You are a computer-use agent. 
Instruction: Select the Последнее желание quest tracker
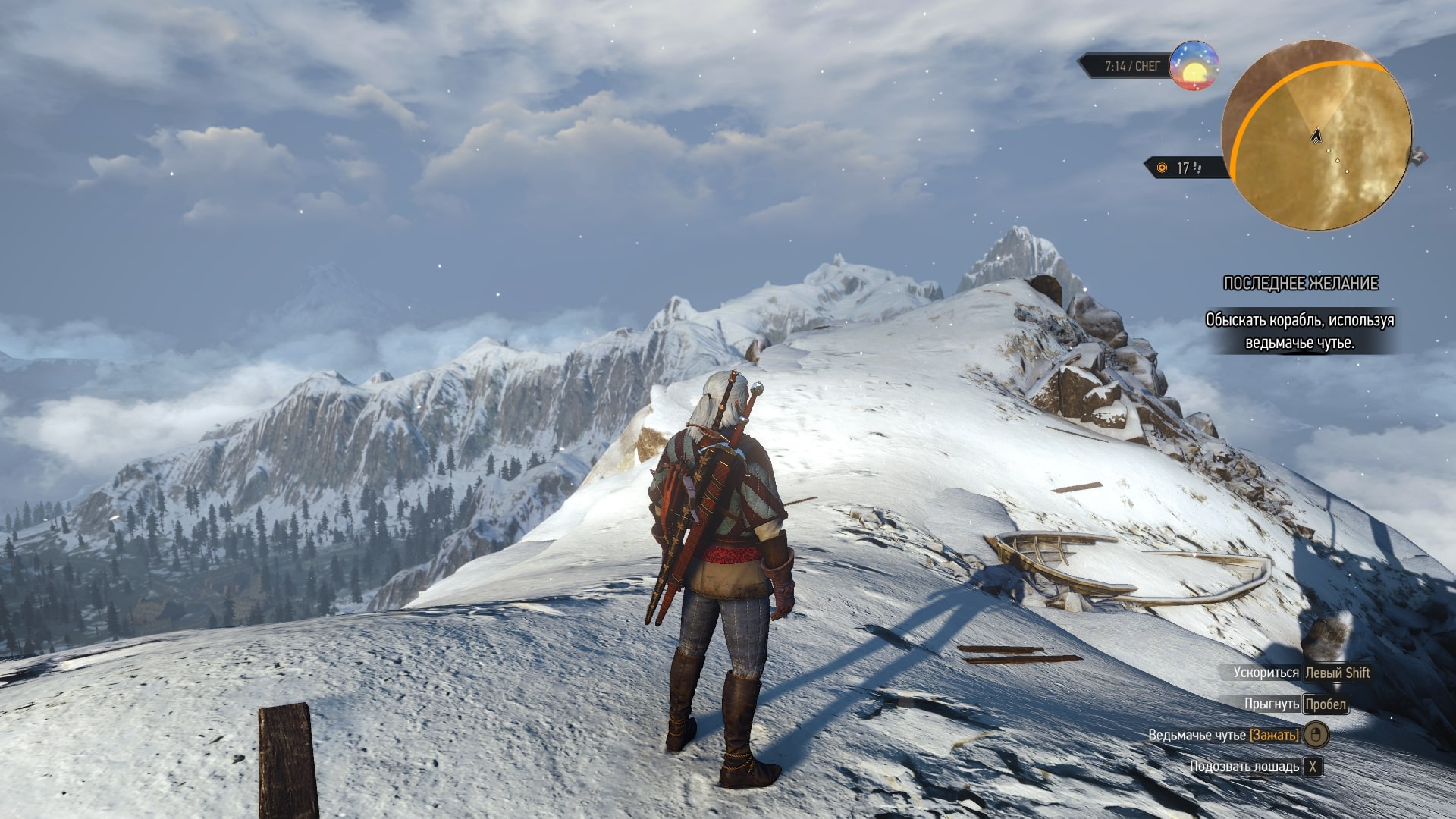[1301, 284]
